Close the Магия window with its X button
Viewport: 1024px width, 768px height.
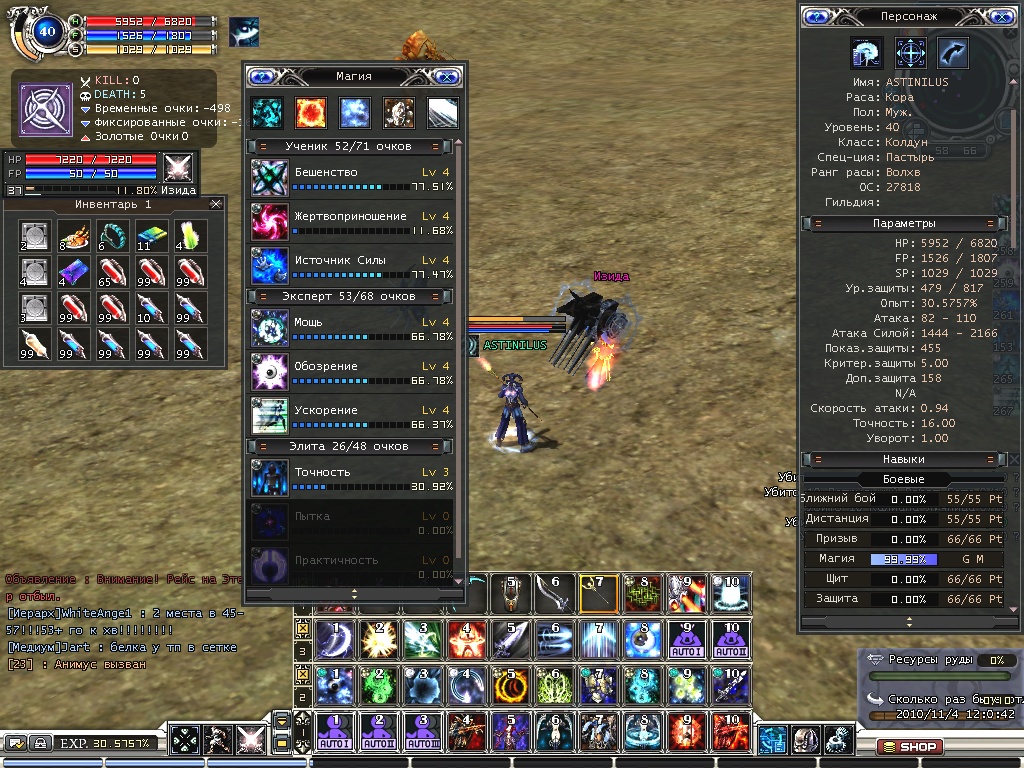coord(447,76)
